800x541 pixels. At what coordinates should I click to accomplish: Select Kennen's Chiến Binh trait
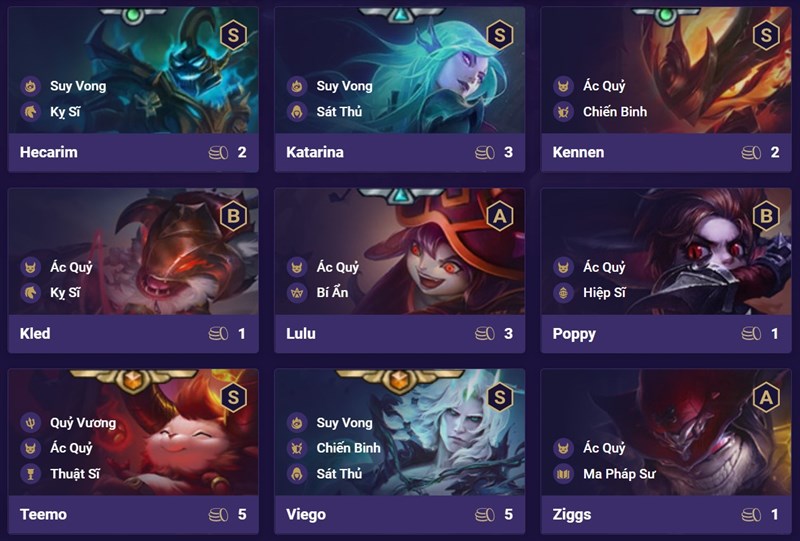click(614, 111)
